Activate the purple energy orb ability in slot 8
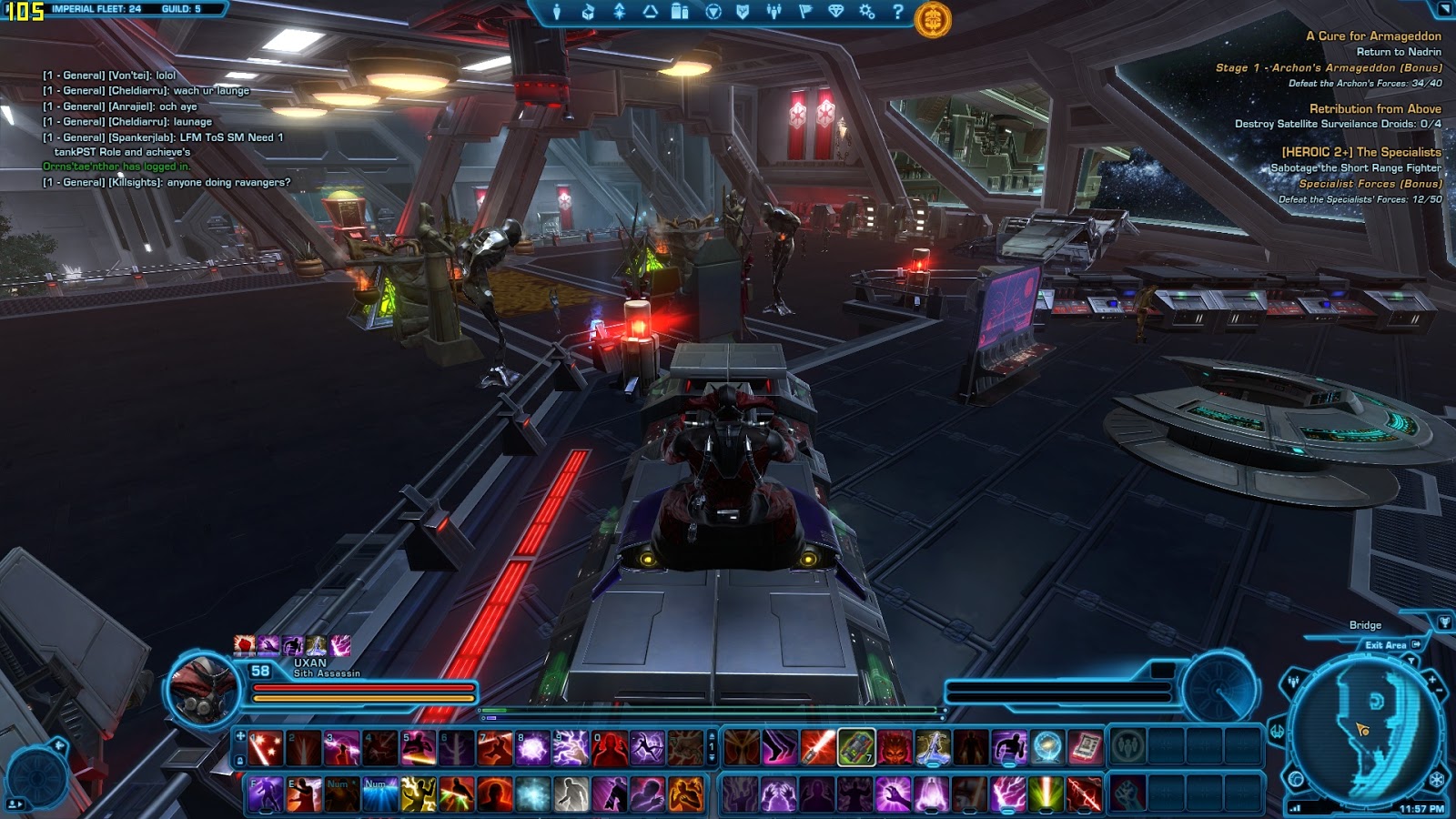Screen dimensions: 1456x819 click(x=532, y=748)
